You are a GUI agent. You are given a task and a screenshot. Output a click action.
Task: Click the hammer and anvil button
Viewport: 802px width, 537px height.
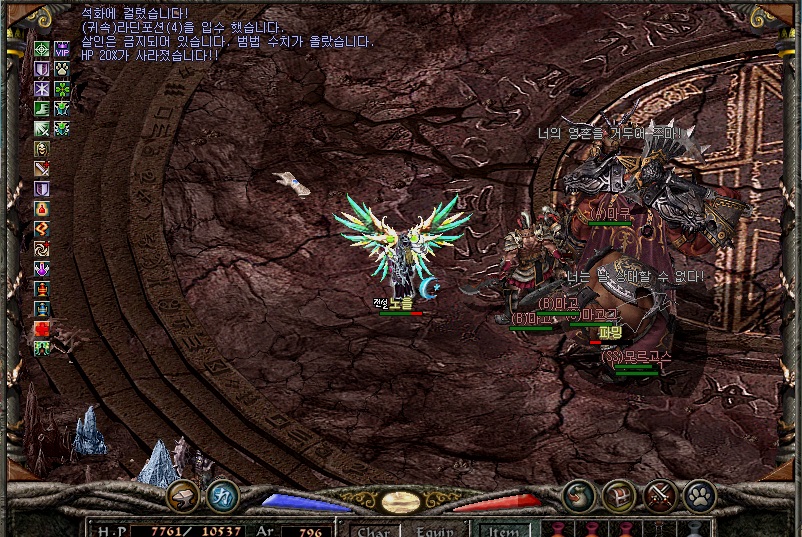point(183,495)
